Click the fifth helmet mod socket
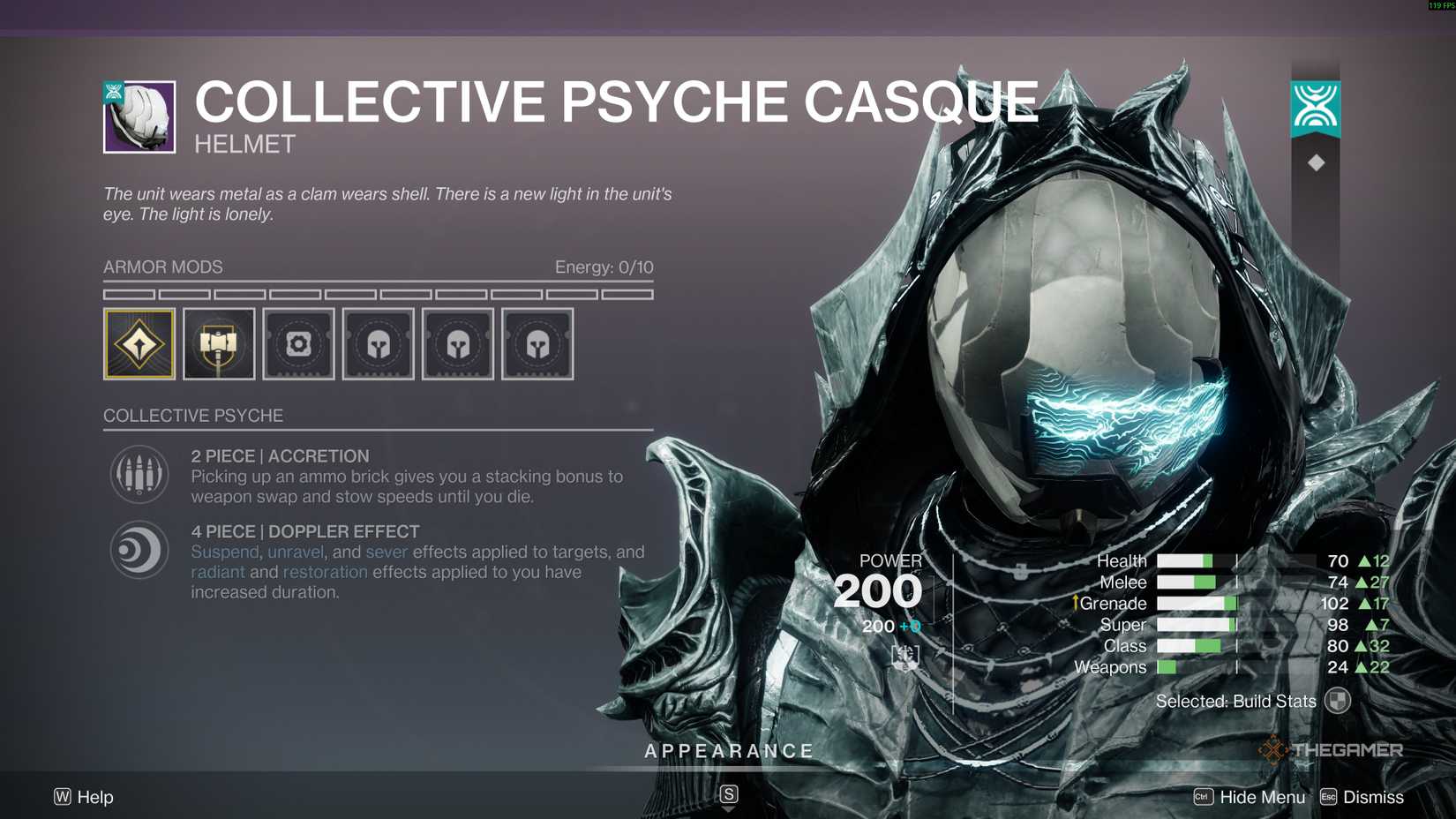 pyautogui.click(x=457, y=344)
